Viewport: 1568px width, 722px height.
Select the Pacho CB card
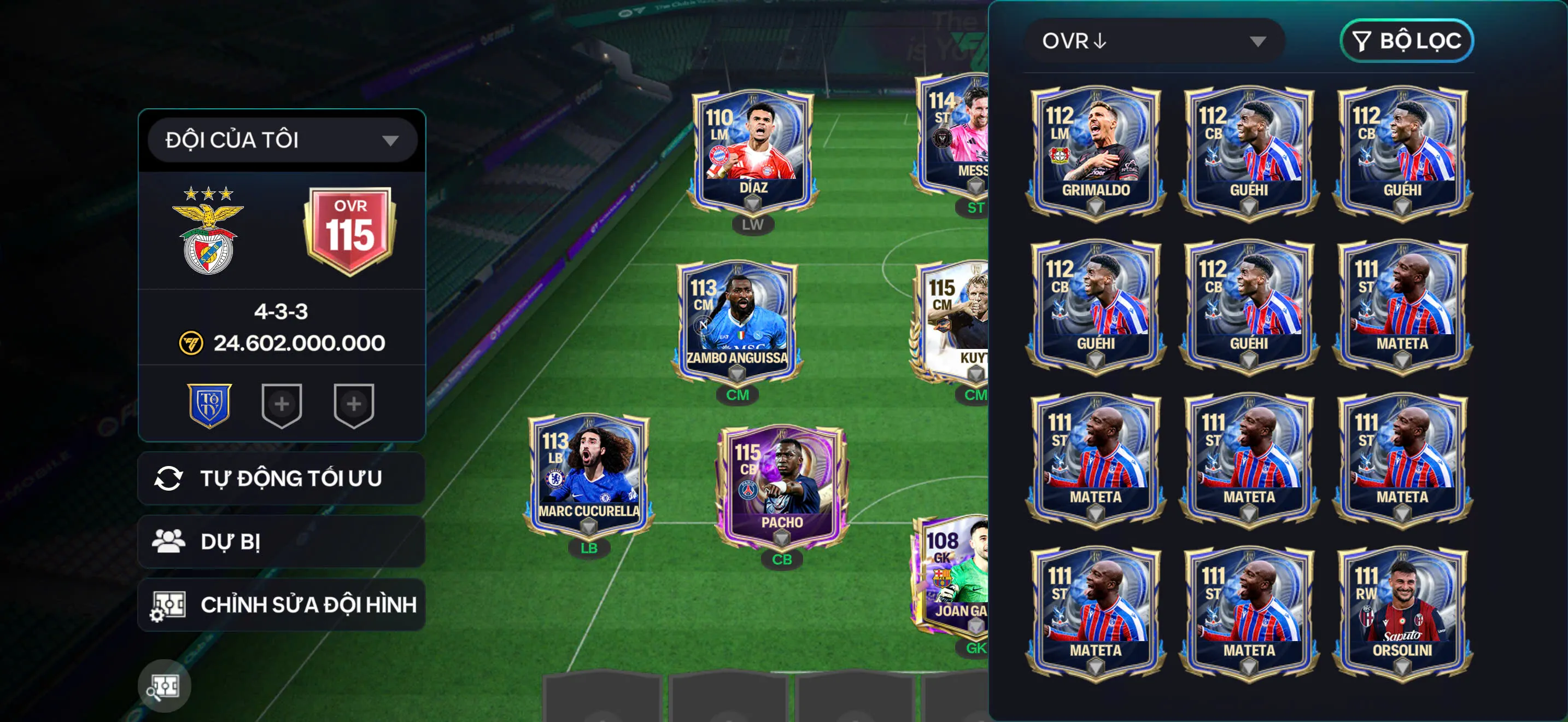[x=782, y=487]
